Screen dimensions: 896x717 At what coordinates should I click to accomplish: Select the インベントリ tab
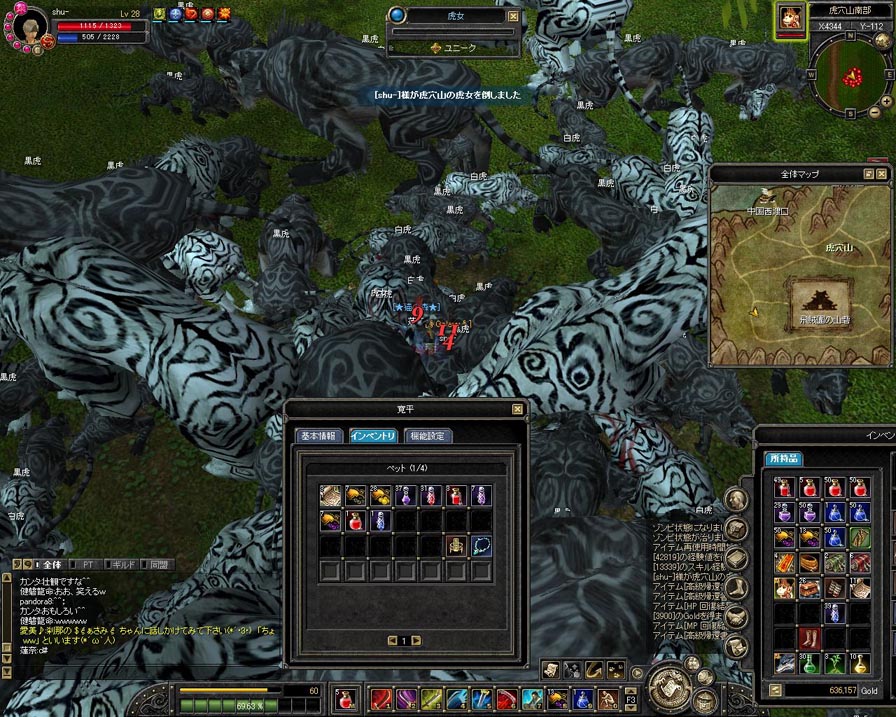pyautogui.click(x=375, y=436)
